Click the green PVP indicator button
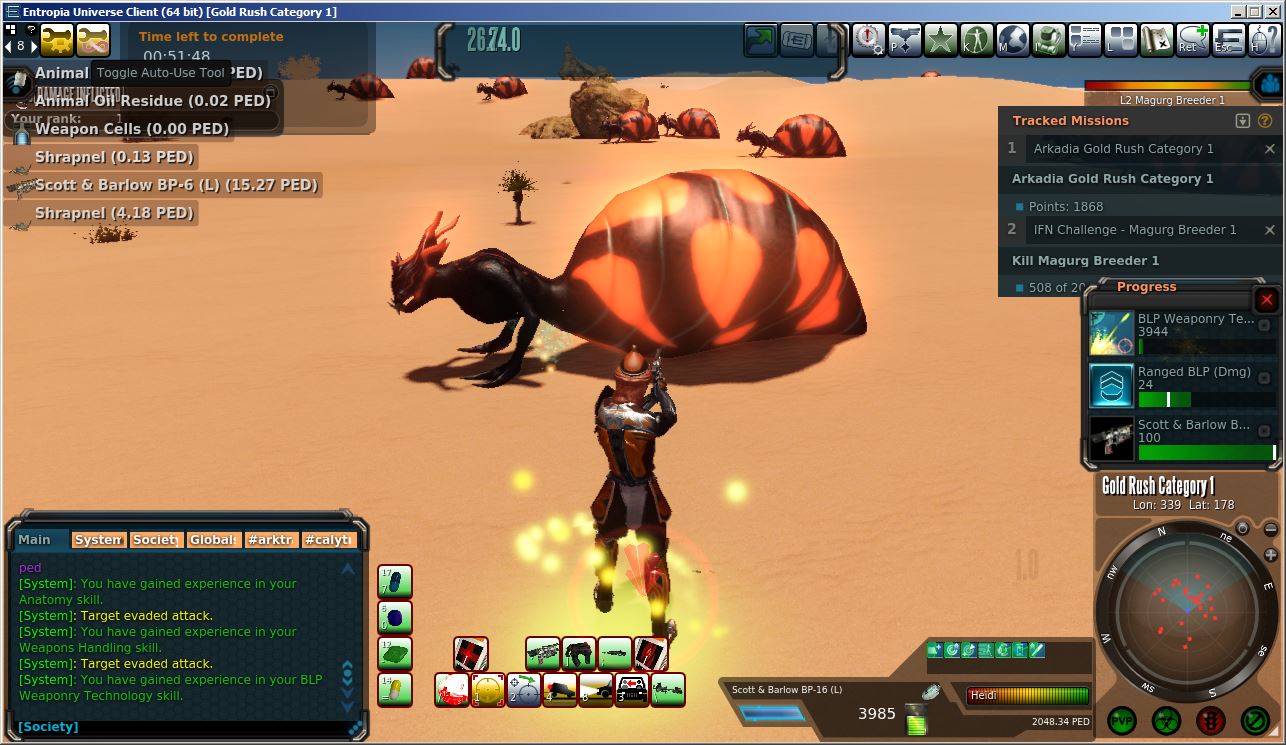This screenshot has width=1286, height=745. tap(1122, 720)
